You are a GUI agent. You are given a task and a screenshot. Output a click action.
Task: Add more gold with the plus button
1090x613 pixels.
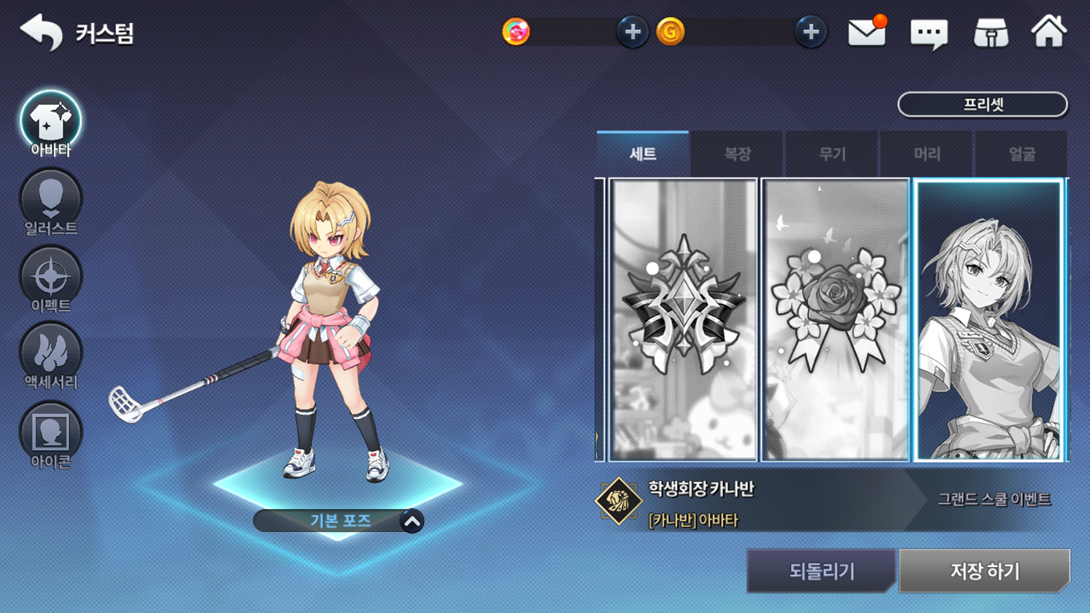810,32
